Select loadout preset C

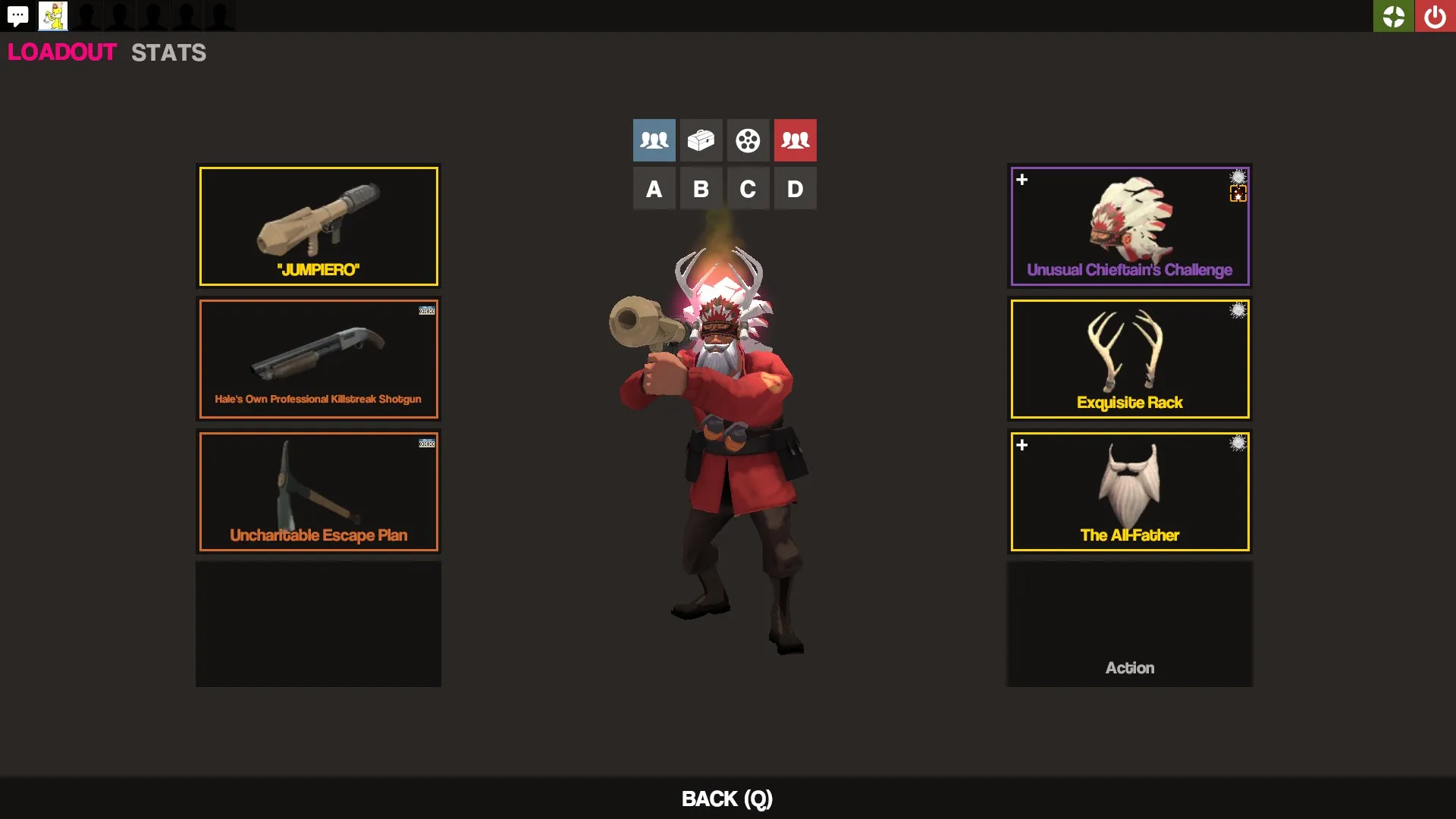tap(748, 189)
